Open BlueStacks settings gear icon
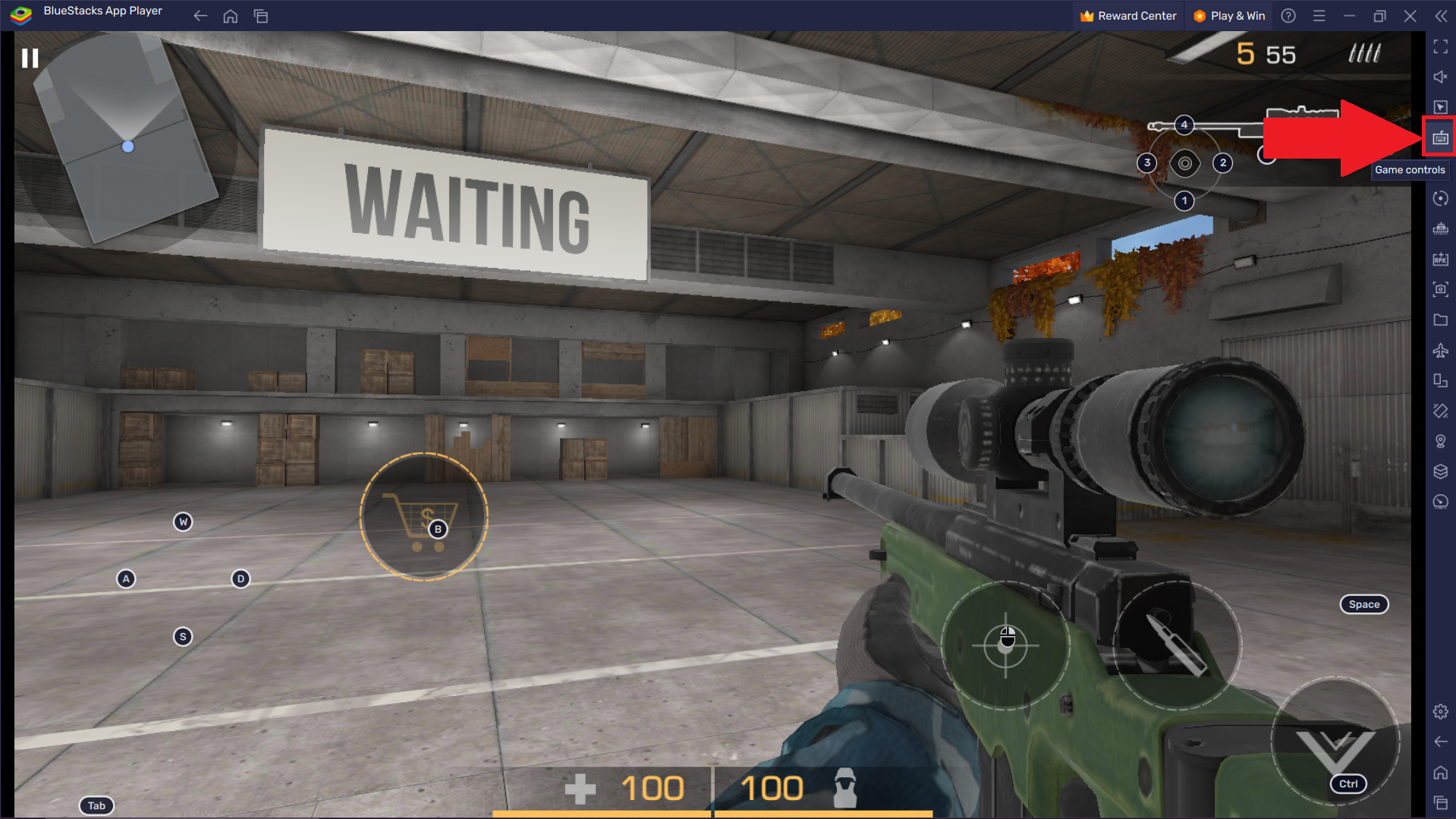 1440,711
